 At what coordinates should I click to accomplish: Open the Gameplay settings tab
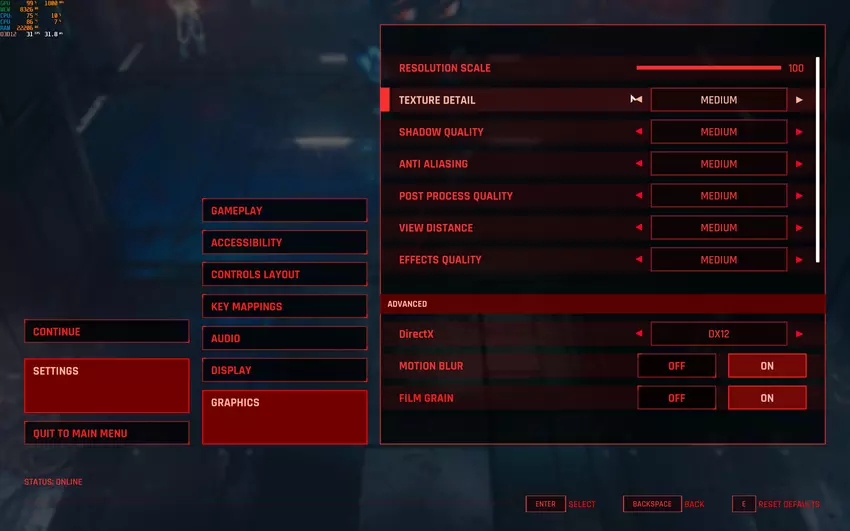coord(284,211)
